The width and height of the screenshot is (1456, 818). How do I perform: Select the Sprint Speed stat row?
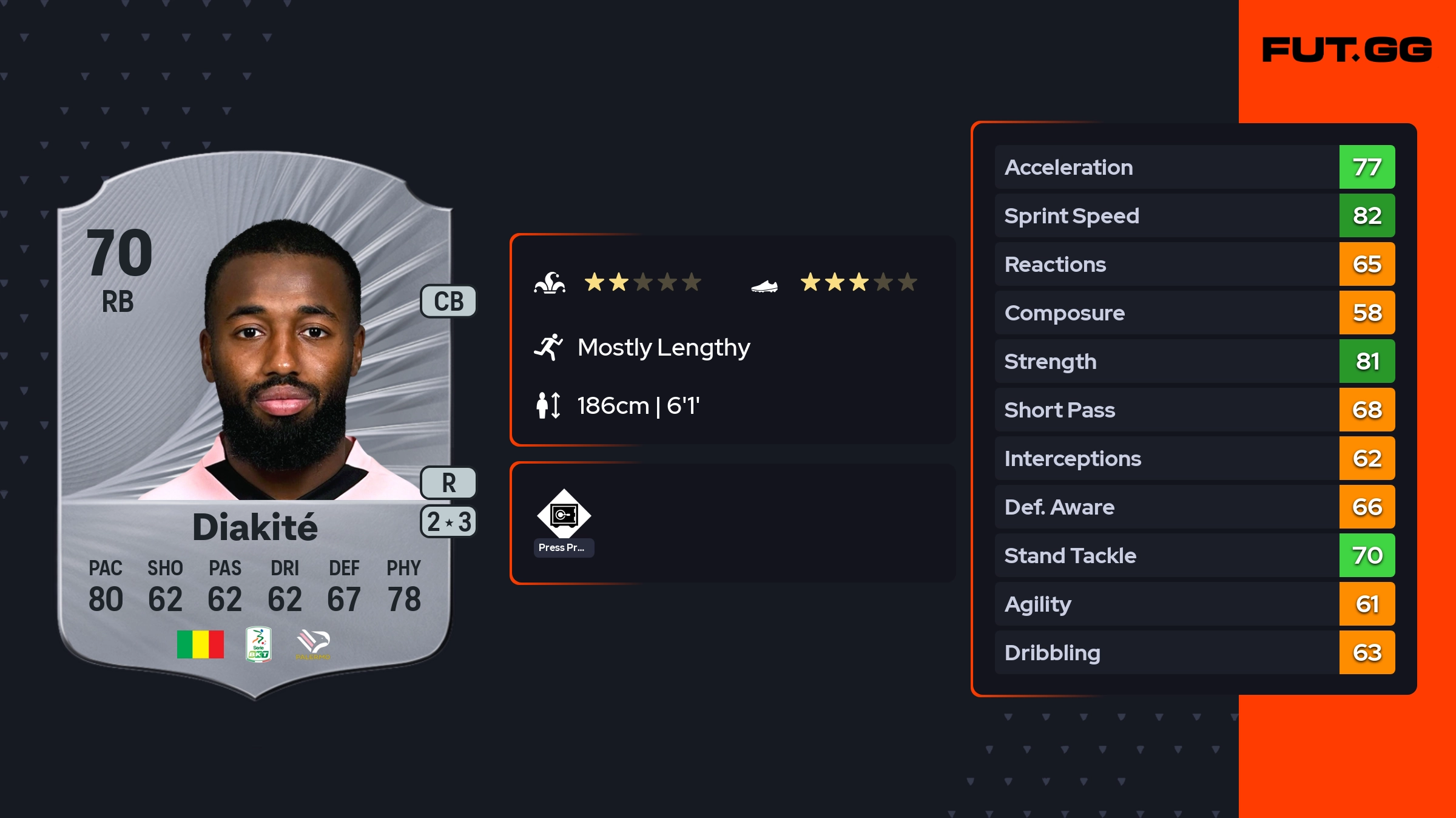tap(1194, 215)
